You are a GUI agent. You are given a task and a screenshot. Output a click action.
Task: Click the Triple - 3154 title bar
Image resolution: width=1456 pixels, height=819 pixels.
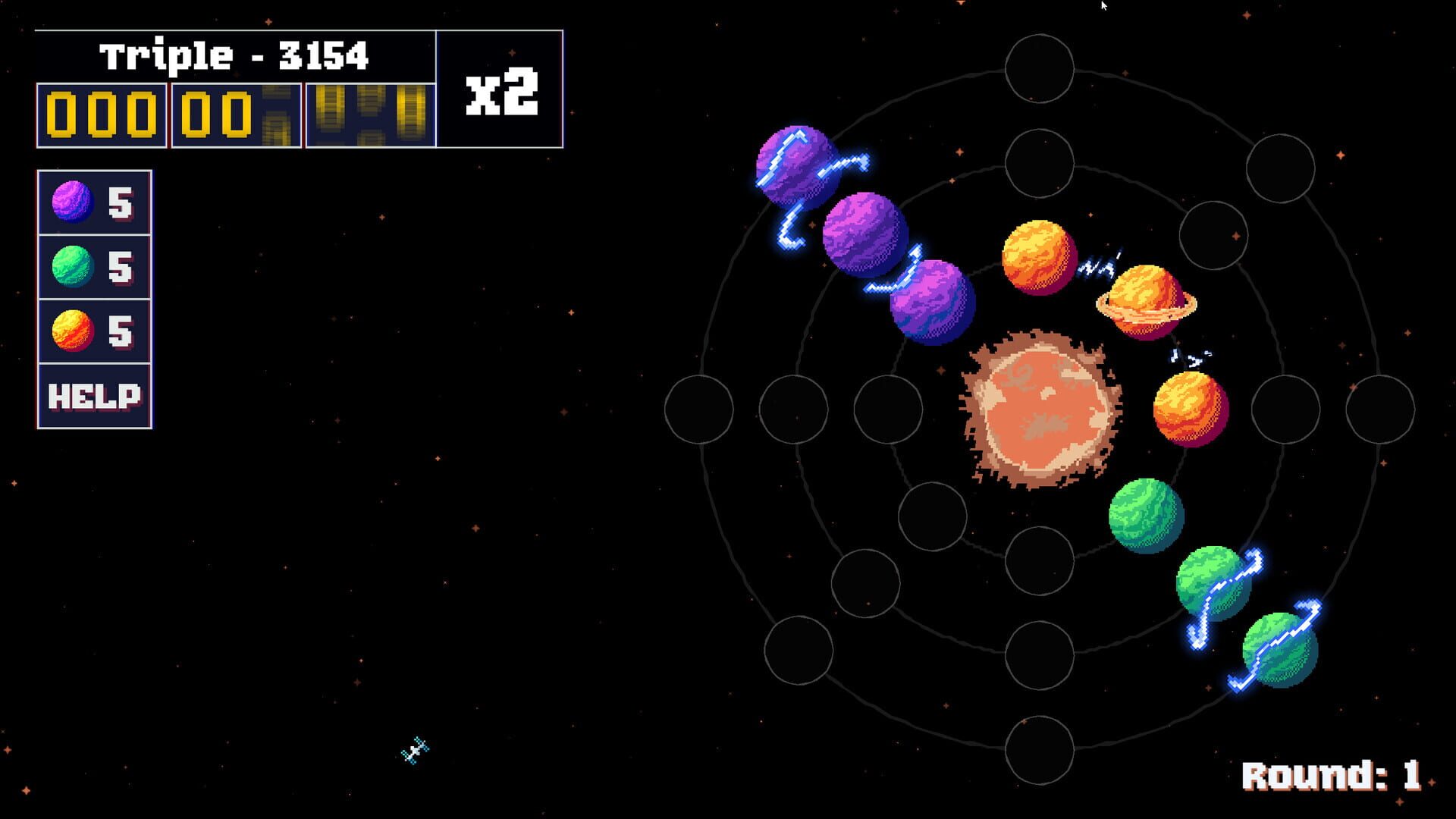[235, 53]
